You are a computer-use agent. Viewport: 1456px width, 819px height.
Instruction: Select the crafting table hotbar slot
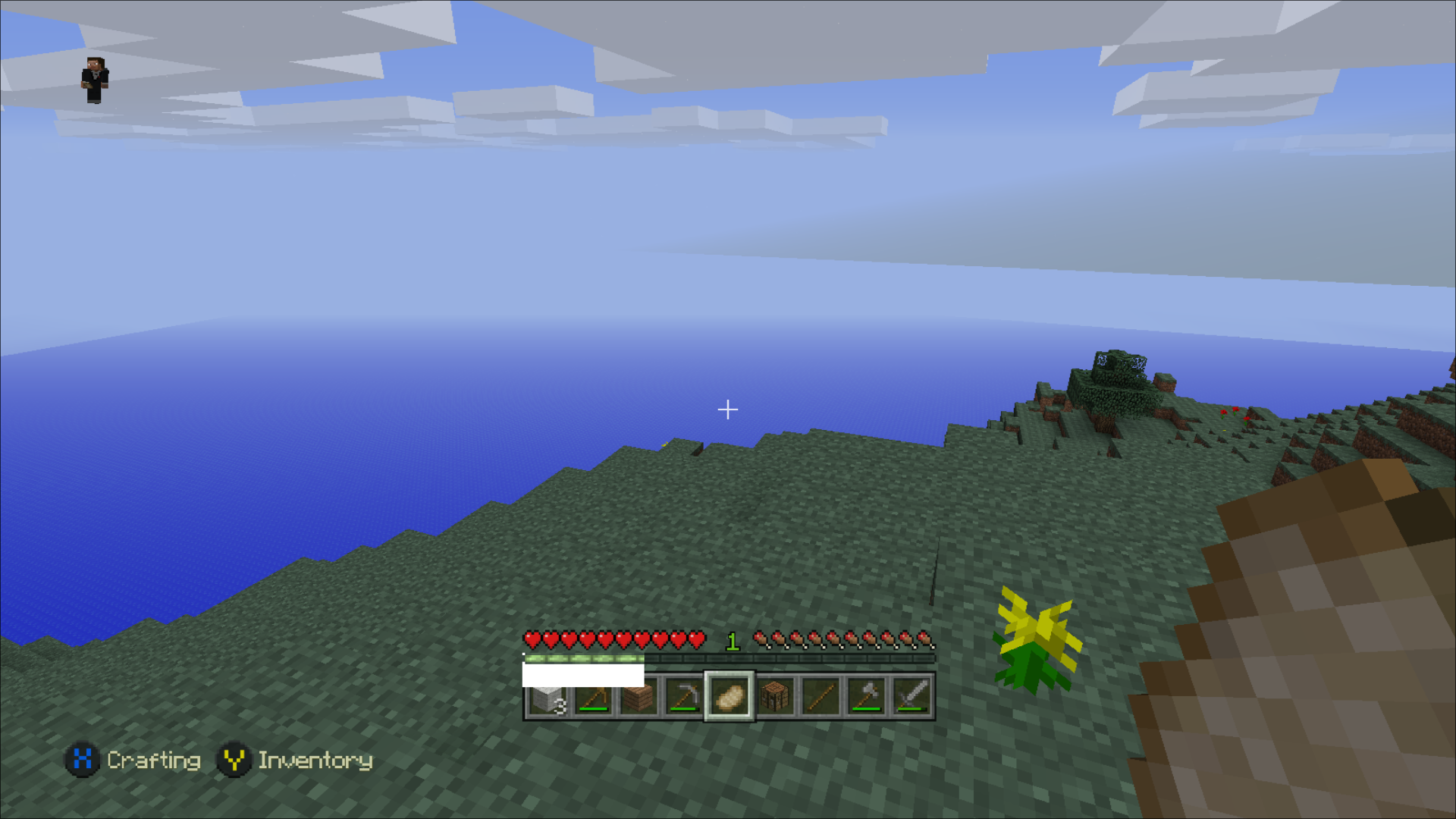coord(775,697)
